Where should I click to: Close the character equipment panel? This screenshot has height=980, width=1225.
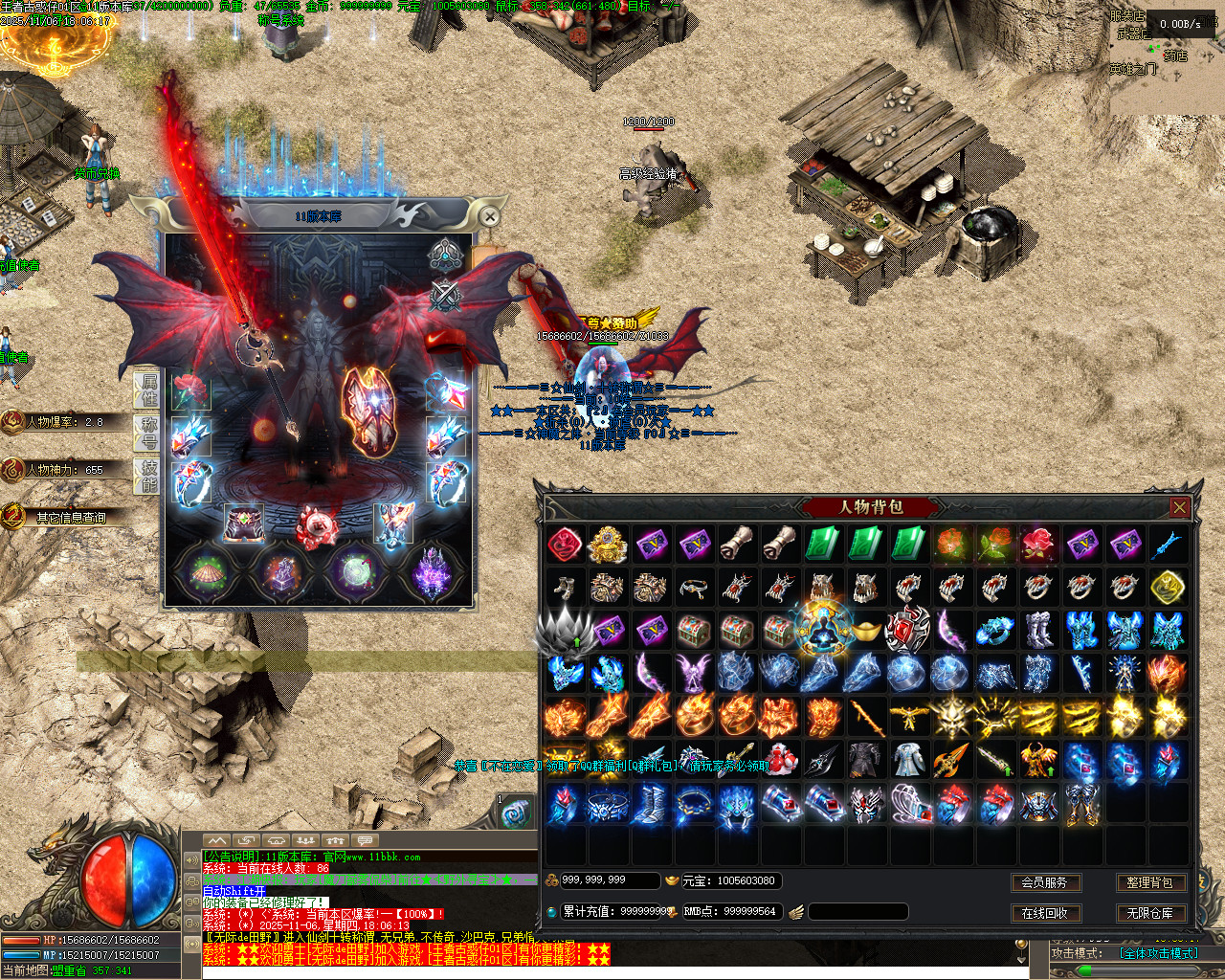(x=489, y=217)
